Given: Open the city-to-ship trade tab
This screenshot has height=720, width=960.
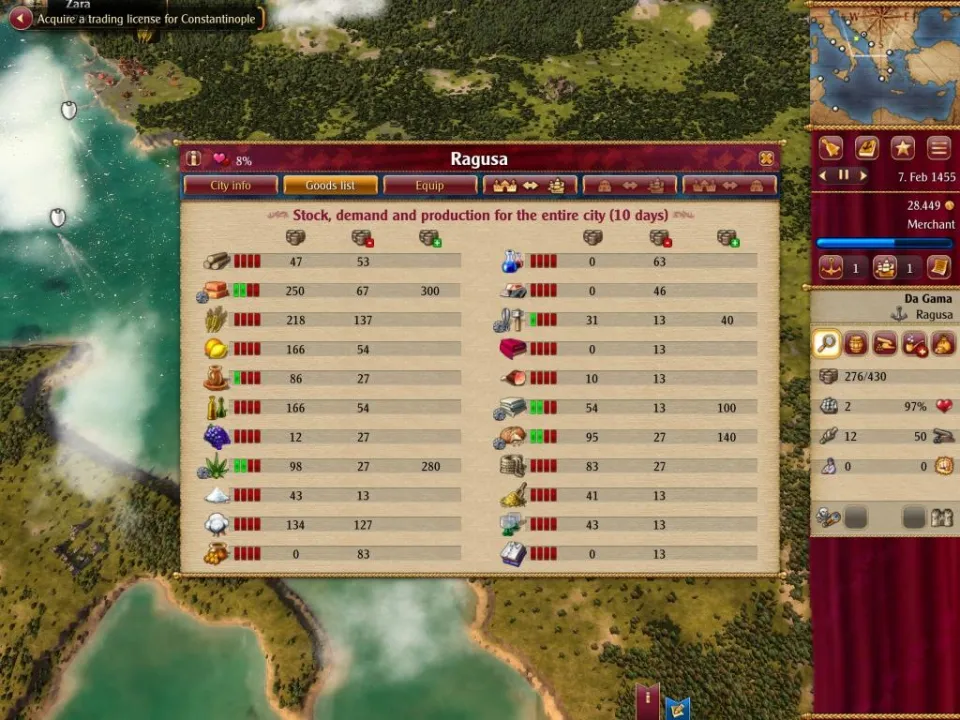Looking at the screenshot, I should click(x=530, y=185).
